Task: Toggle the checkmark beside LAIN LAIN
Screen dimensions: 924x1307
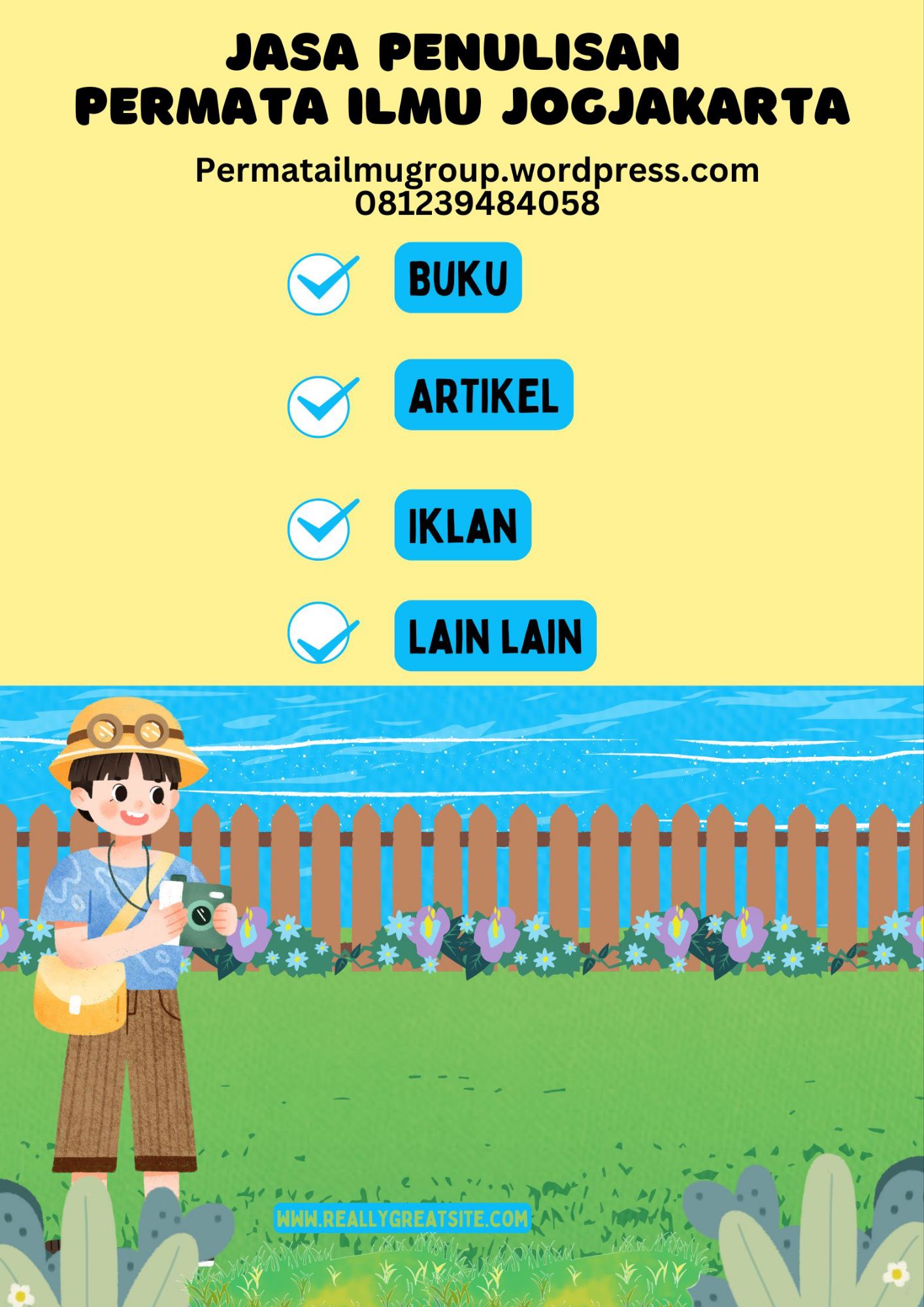Action: (x=320, y=633)
